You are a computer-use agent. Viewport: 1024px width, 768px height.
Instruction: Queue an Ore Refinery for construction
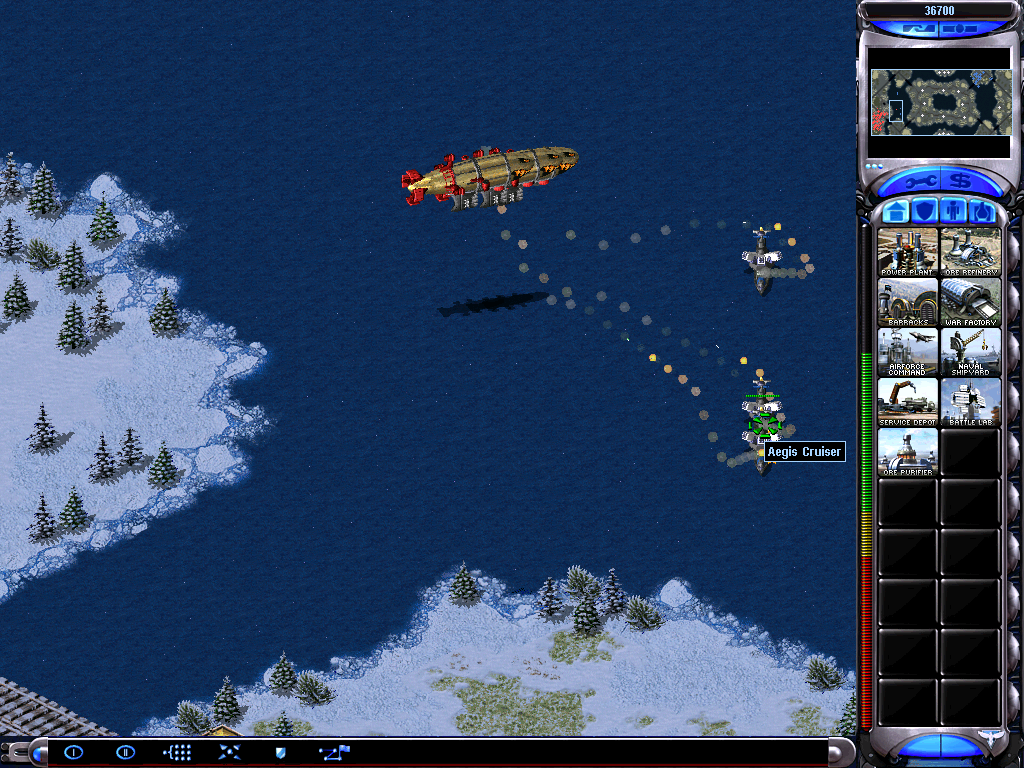coord(970,251)
